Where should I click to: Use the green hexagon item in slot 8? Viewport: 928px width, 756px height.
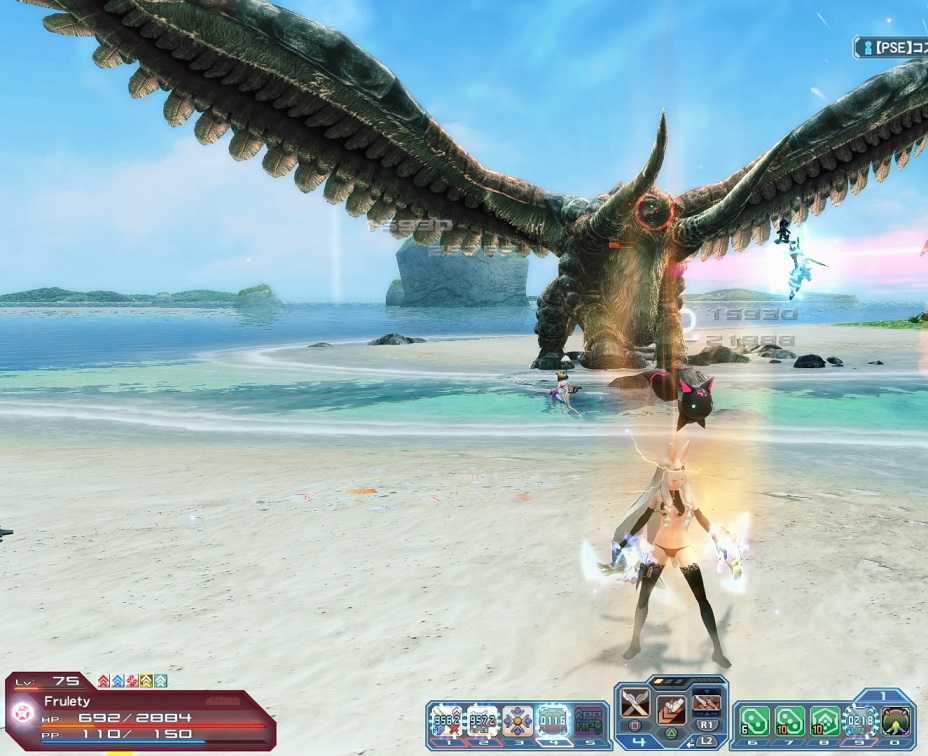click(x=825, y=720)
